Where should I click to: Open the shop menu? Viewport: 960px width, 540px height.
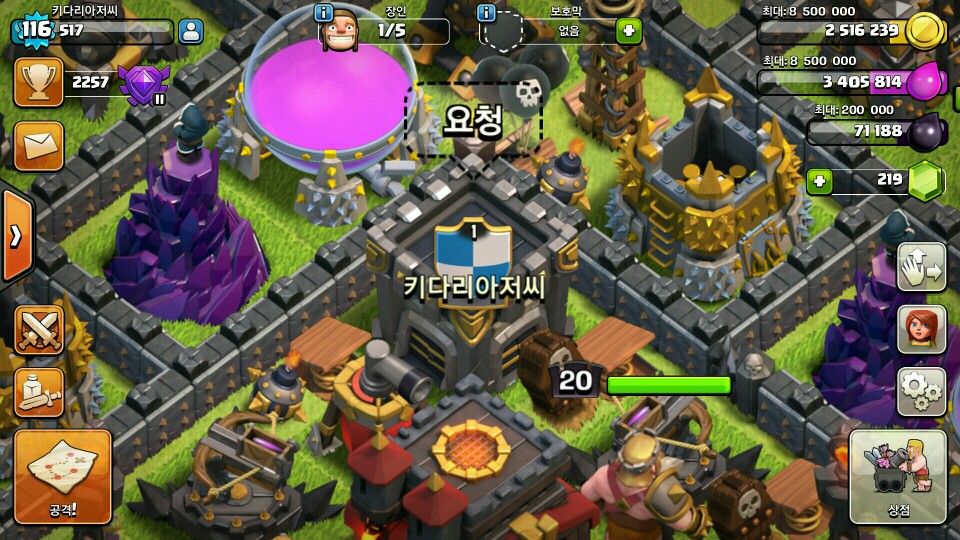(x=897, y=478)
